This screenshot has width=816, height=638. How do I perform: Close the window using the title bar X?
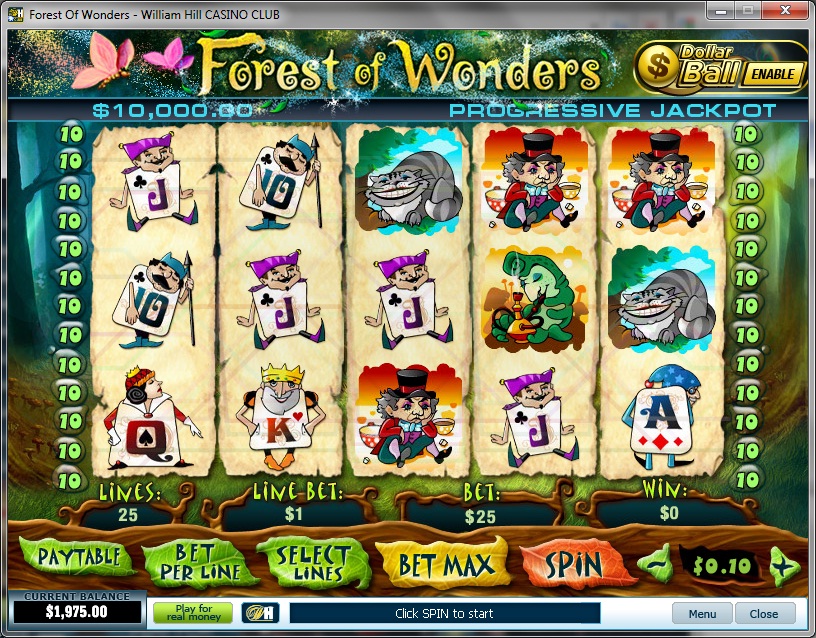click(x=785, y=11)
